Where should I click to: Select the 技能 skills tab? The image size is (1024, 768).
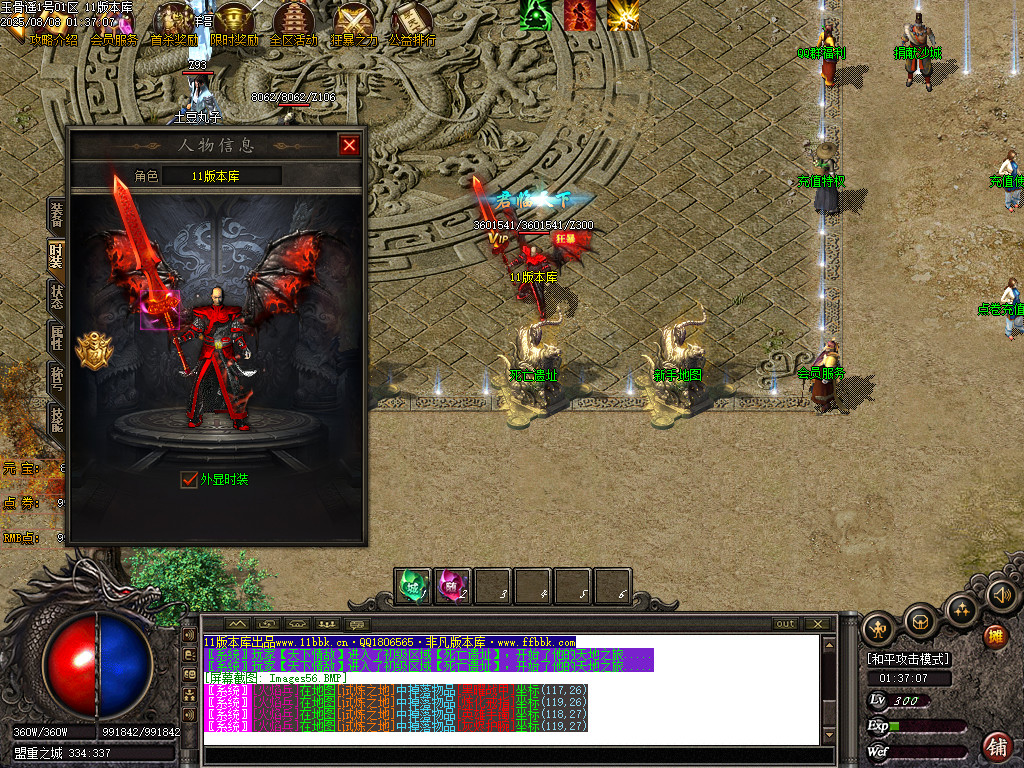click(x=57, y=418)
